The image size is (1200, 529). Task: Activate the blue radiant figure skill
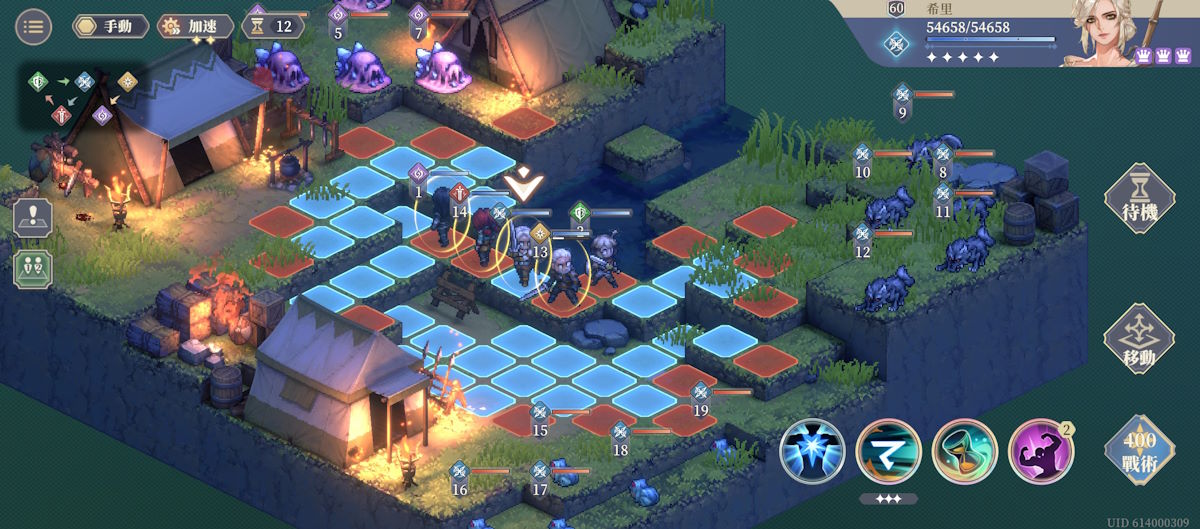pos(812,452)
